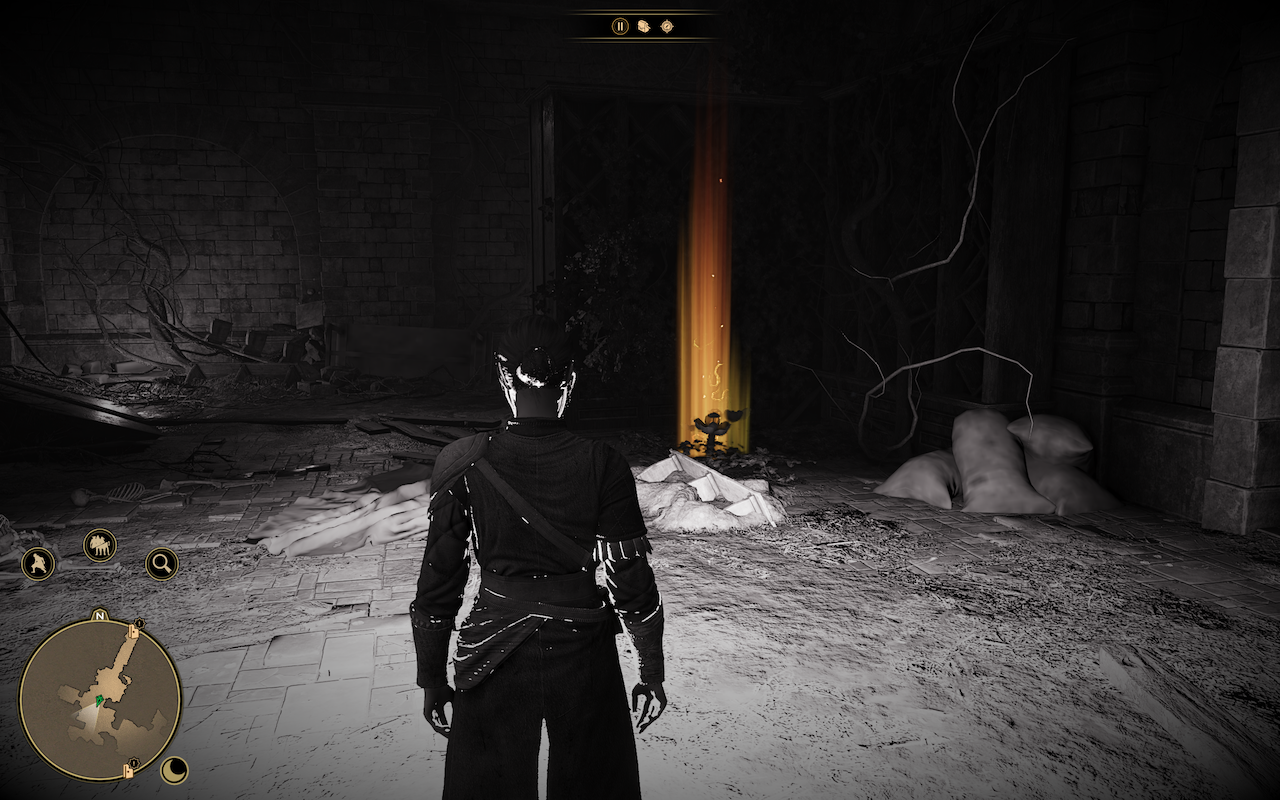1280x800 pixels.
Task: Pause the game with the top pause button
Action: pos(620,26)
